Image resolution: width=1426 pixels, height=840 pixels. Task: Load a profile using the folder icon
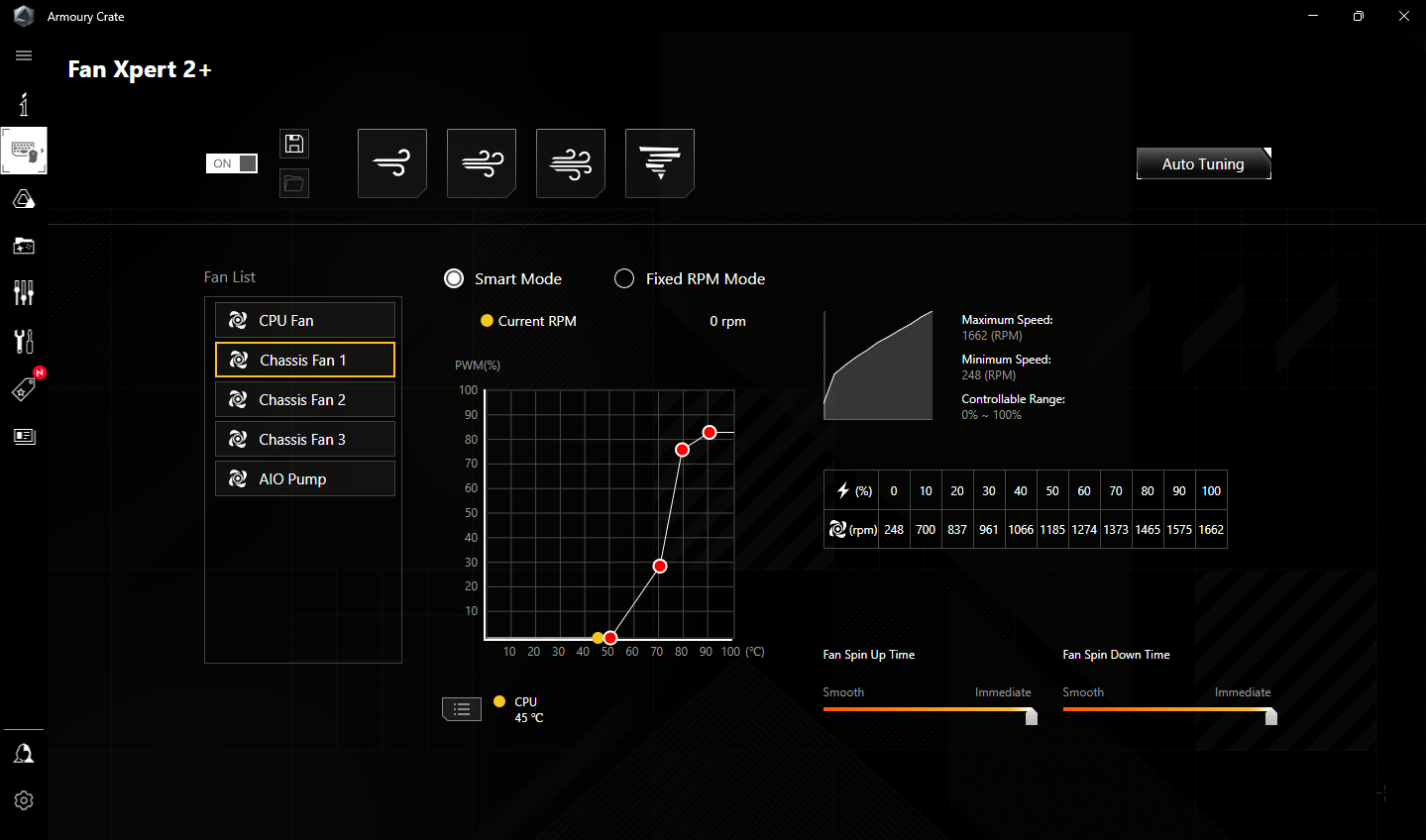point(294,183)
